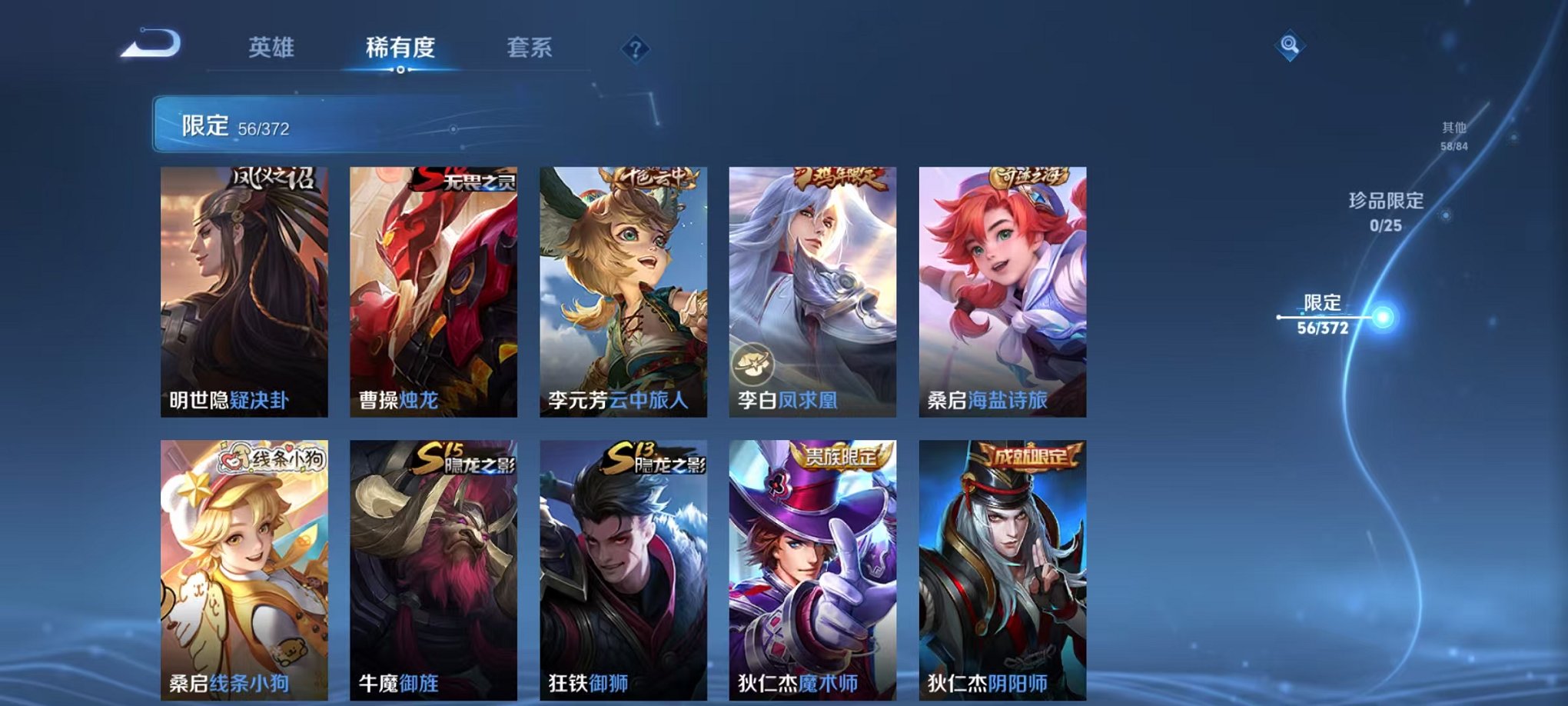Switch to the 英雄 tab
Viewport: 1568px width, 706px height.
pos(273,46)
